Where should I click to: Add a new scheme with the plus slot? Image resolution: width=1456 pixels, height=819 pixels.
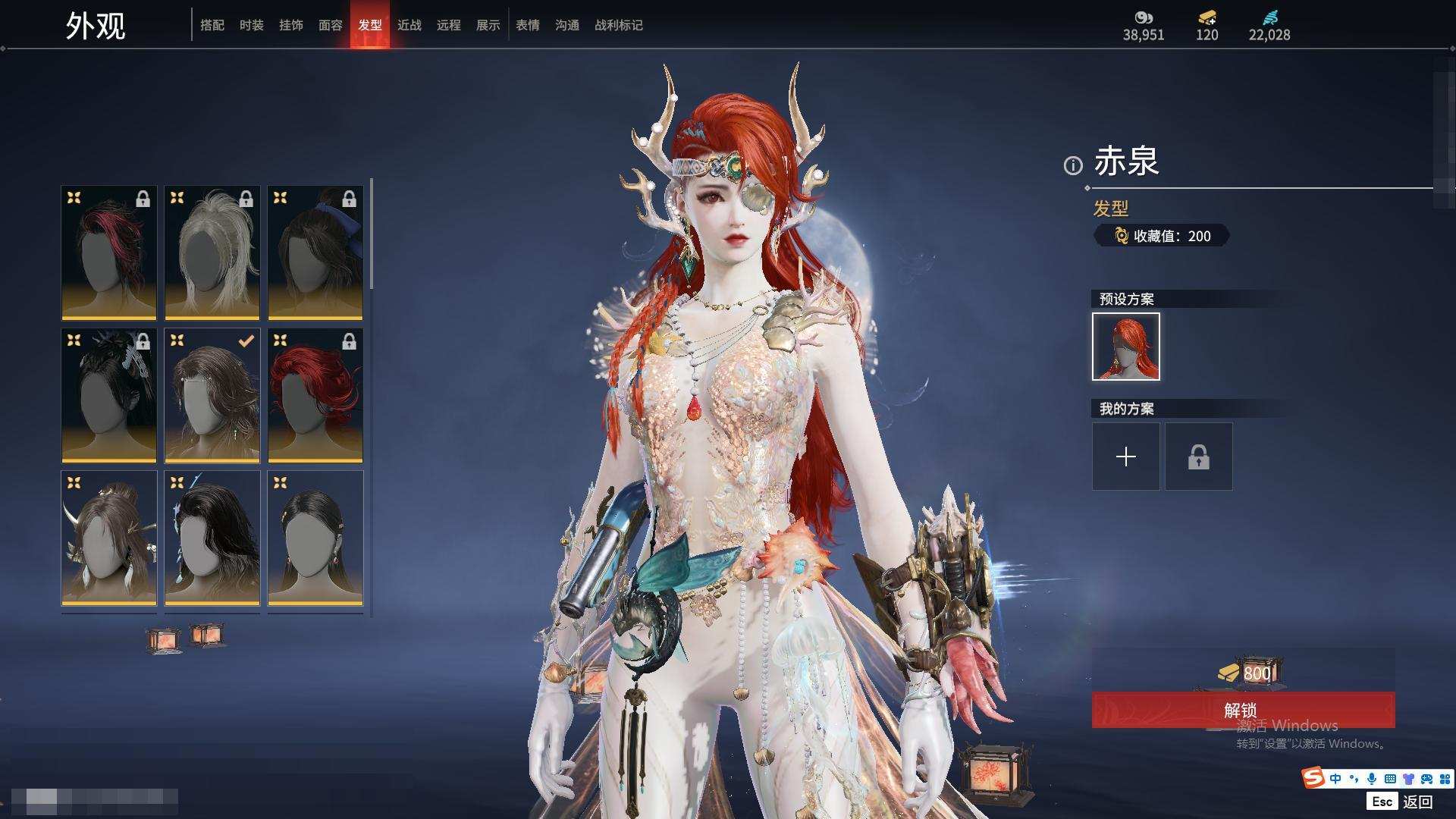pos(1125,457)
